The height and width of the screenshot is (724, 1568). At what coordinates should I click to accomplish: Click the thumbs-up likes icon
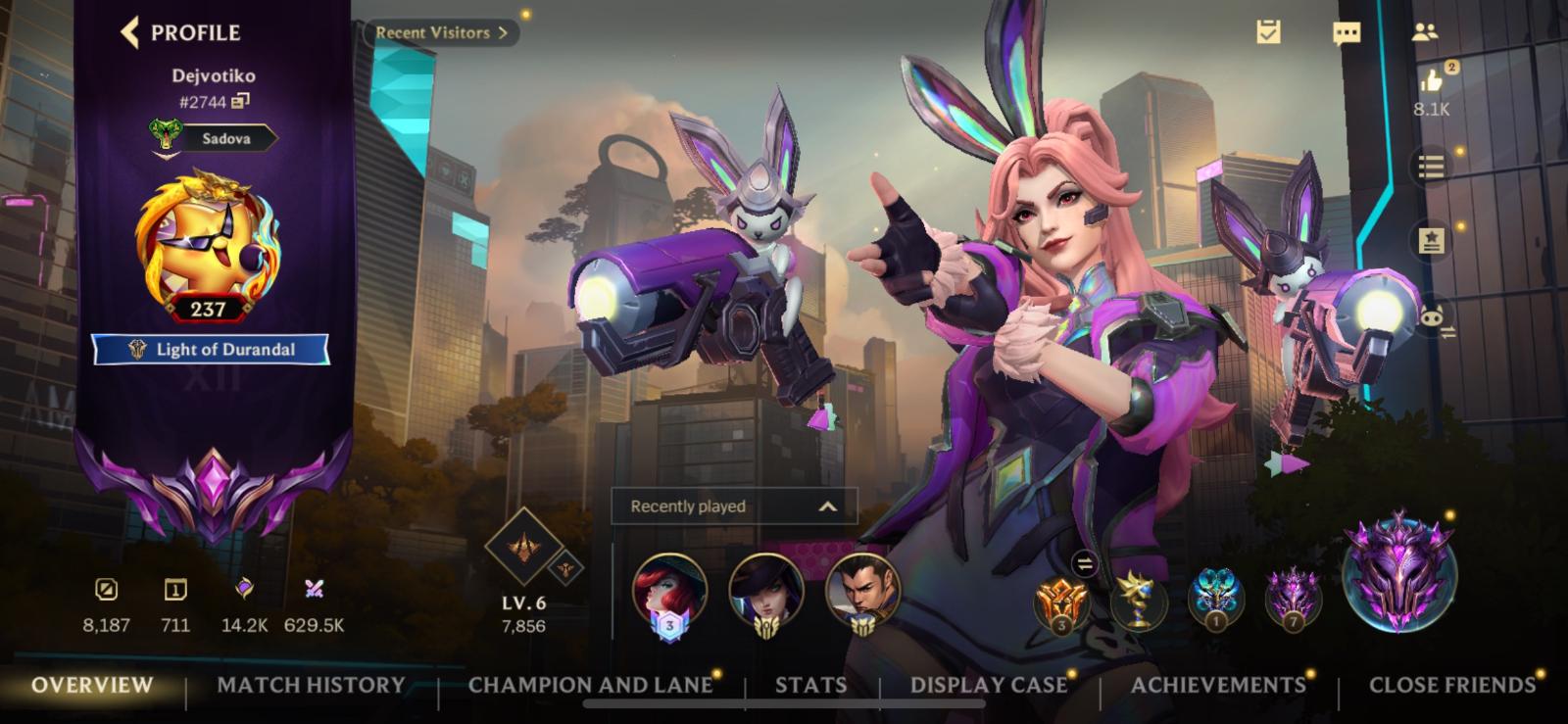click(x=1432, y=80)
